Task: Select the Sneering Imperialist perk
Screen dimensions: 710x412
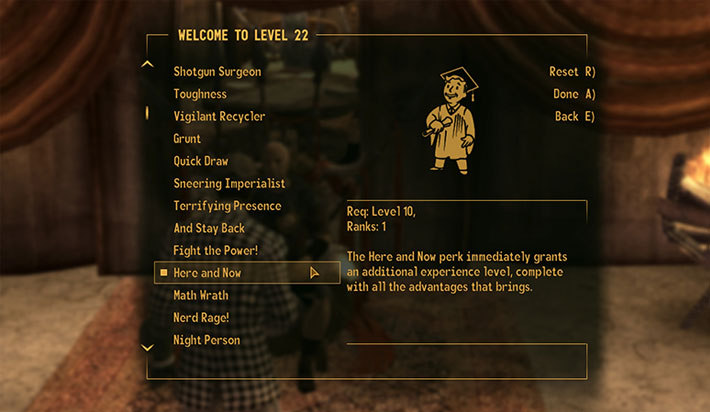Action: 229,183
